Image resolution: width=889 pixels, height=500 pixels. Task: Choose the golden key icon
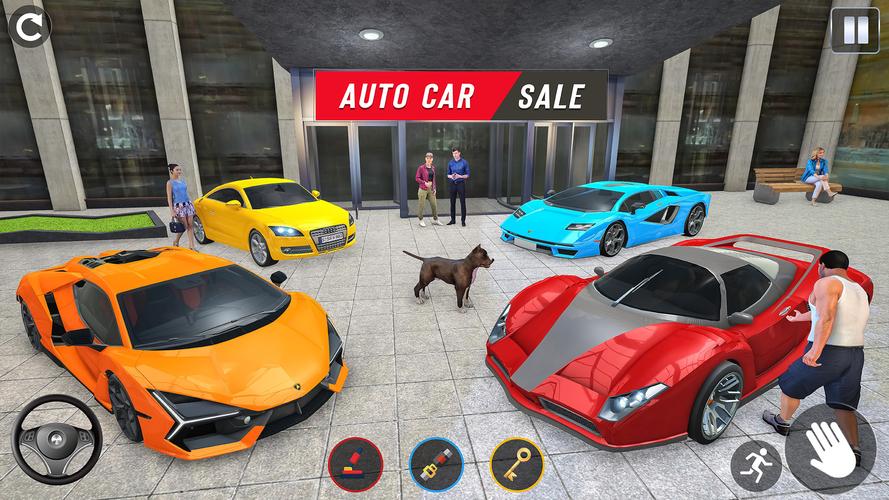(516, 465)
